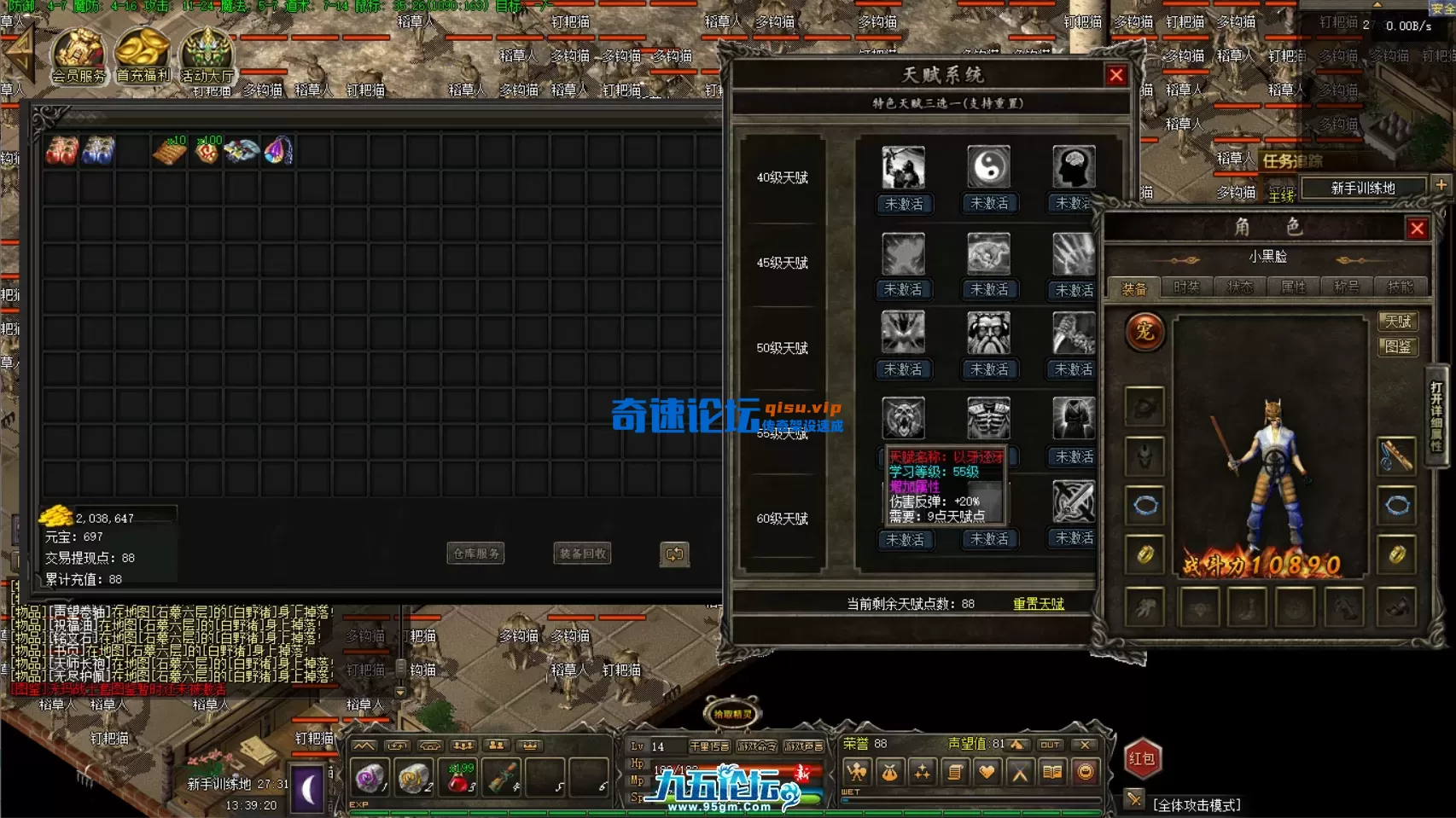
Task: Click the 重置天赋 link in talent window
Action: coord(1038,604)
